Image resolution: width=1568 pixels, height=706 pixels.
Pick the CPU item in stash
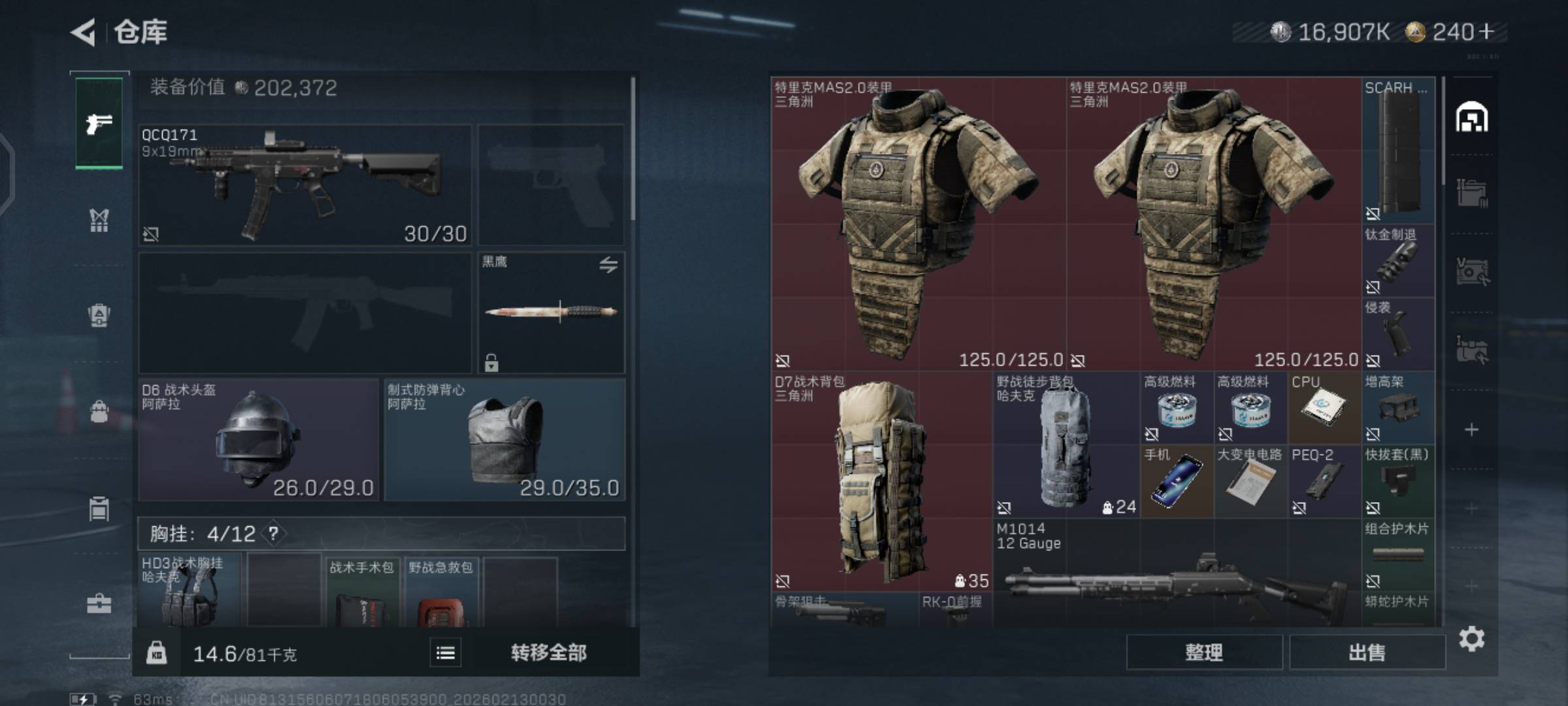tap(1324, 407)
